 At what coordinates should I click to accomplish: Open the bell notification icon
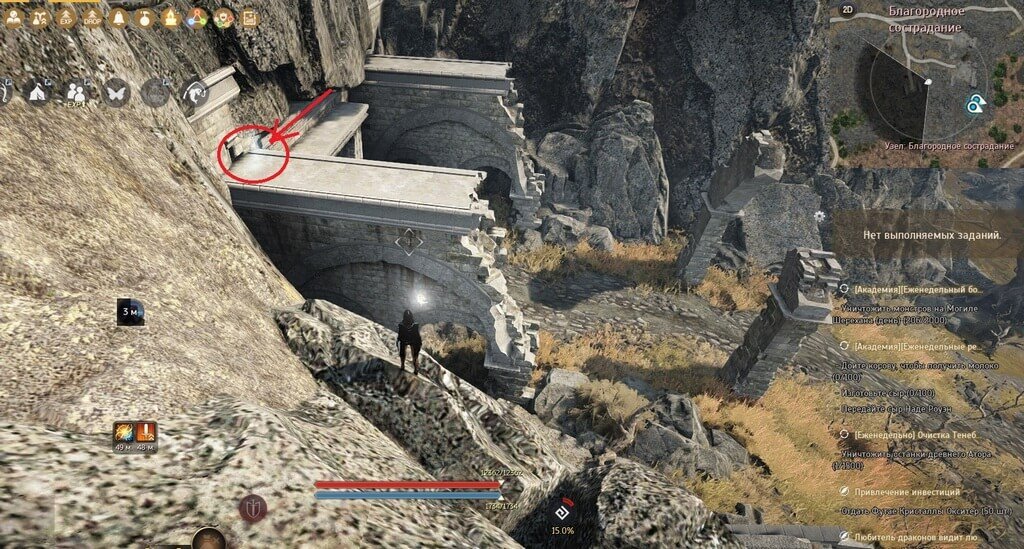coord(119,18)
